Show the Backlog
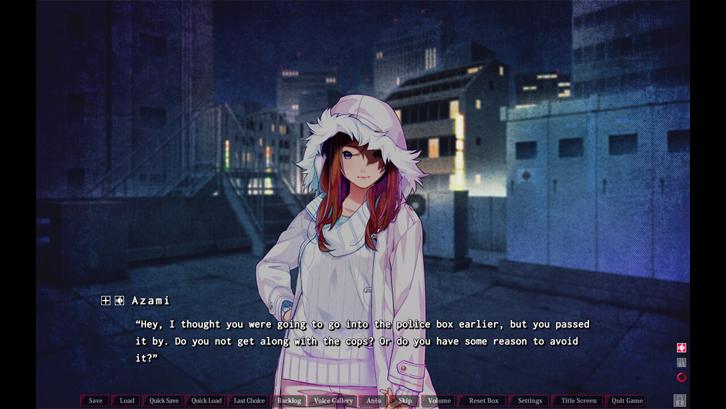Image resolution: width=726 pixels, height=409 pixels. [289, 401]
